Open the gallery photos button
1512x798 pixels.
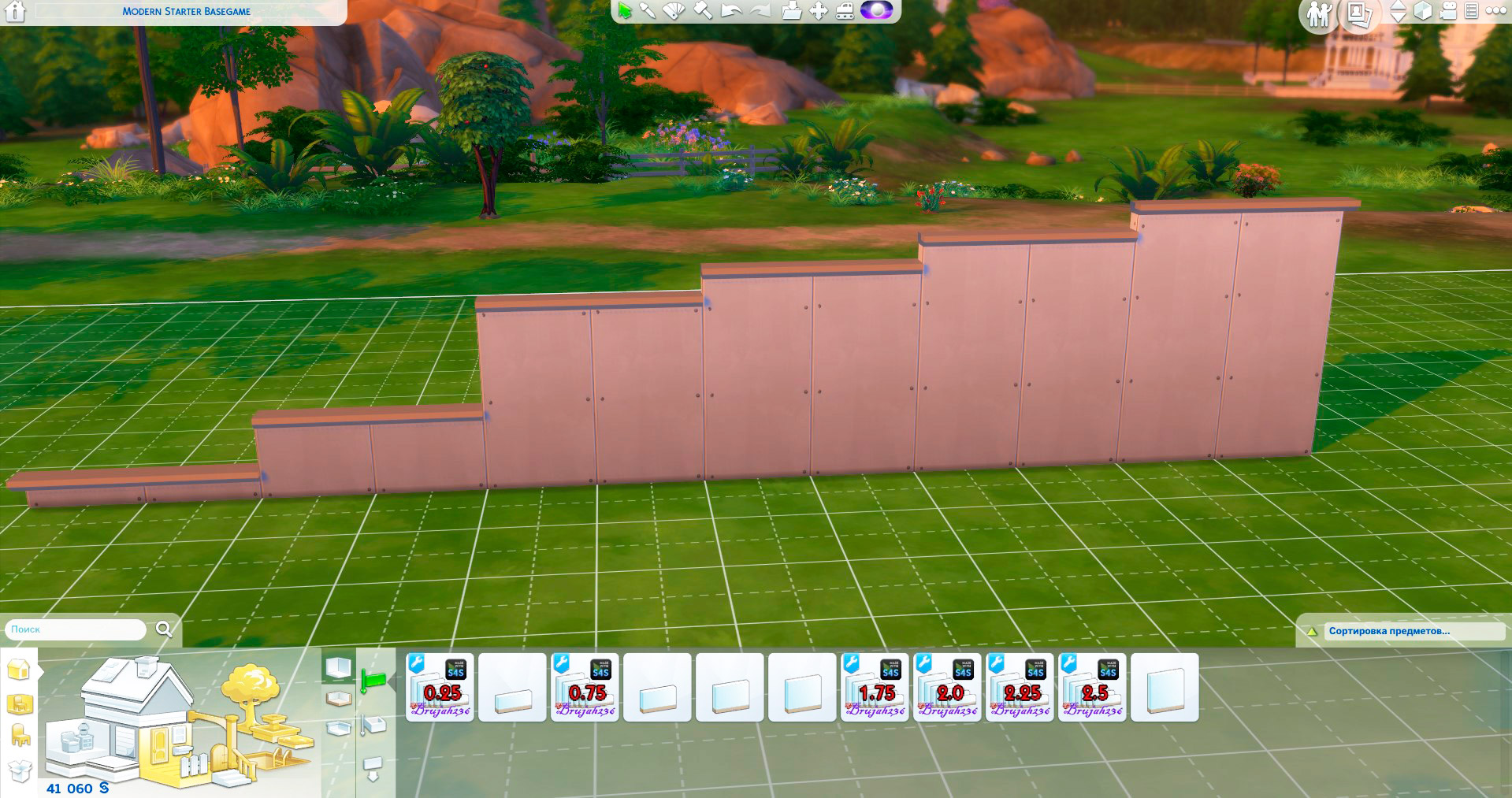tap(1360, 14)
